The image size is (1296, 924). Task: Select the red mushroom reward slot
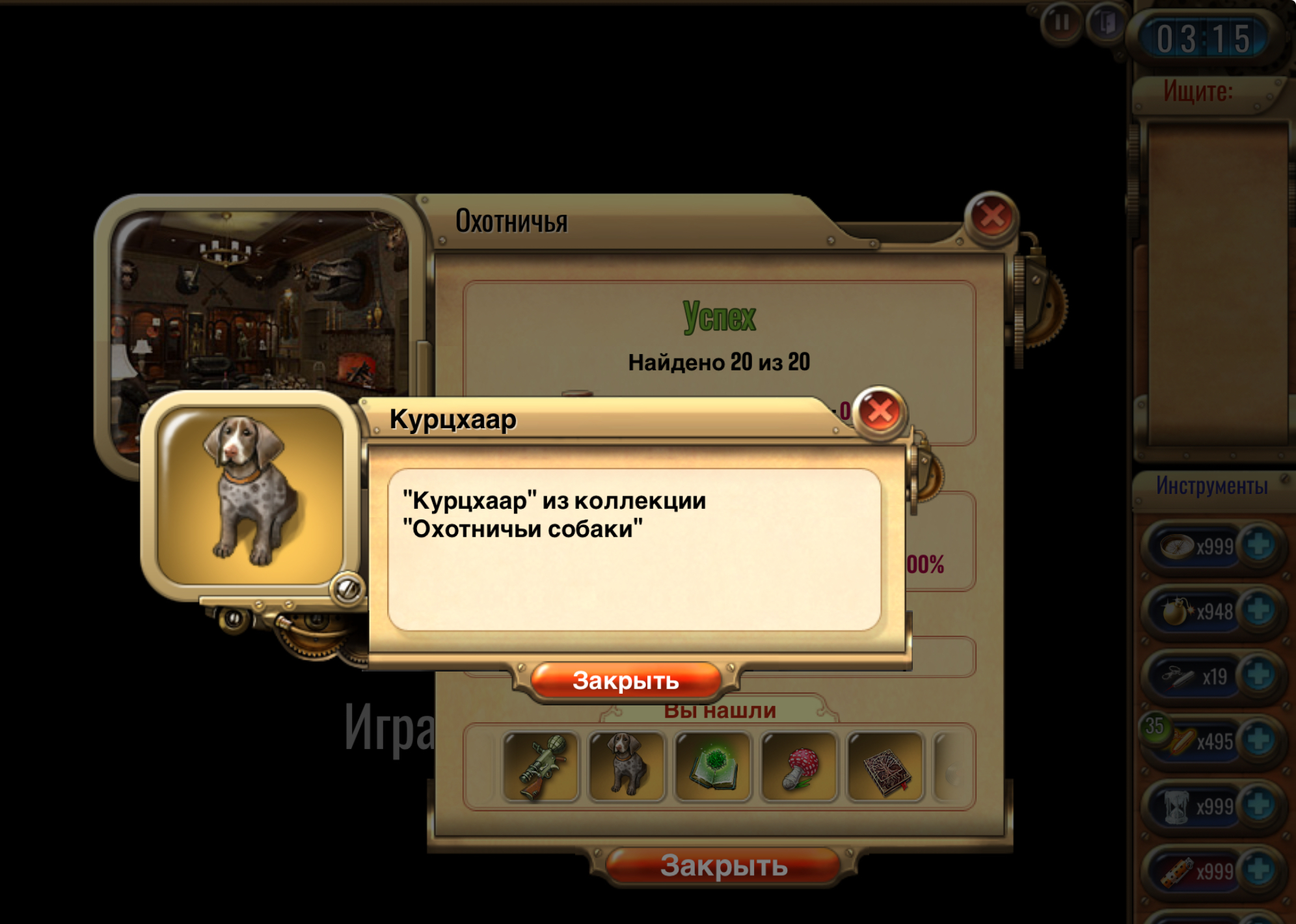[799, 767]
